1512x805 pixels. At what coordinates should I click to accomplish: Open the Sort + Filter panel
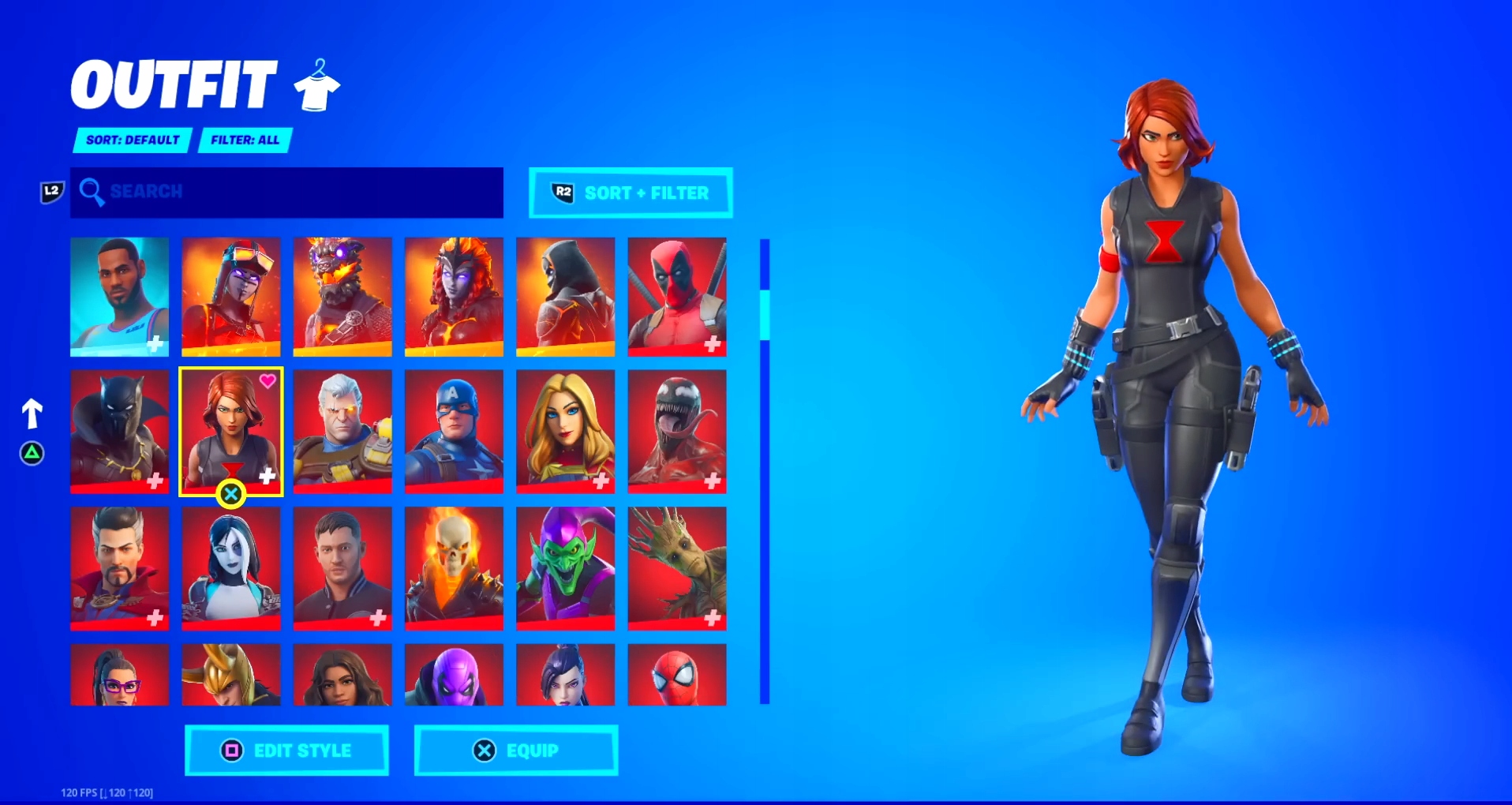click(630, 193)
